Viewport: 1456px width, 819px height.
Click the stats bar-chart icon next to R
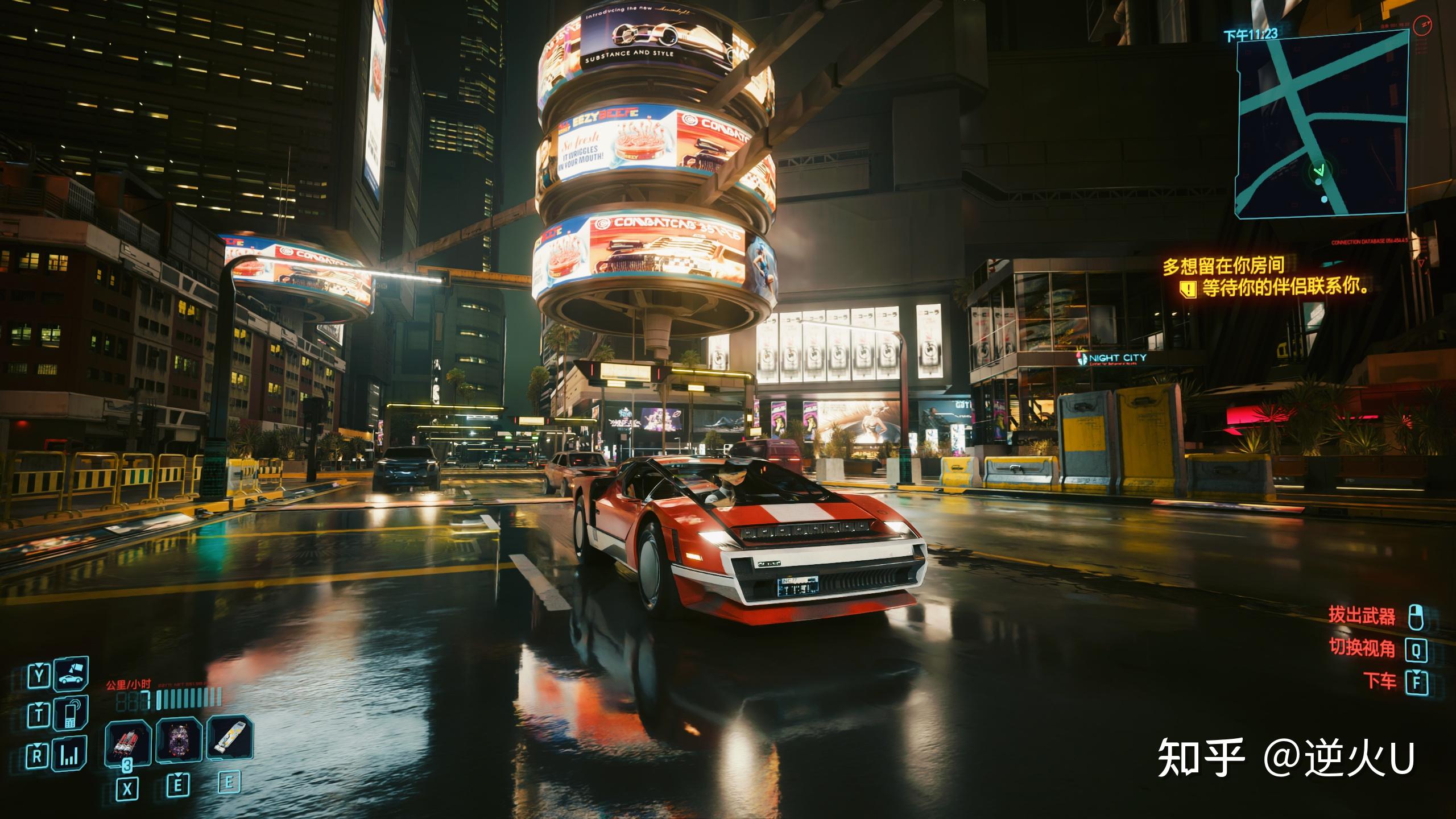69,755
